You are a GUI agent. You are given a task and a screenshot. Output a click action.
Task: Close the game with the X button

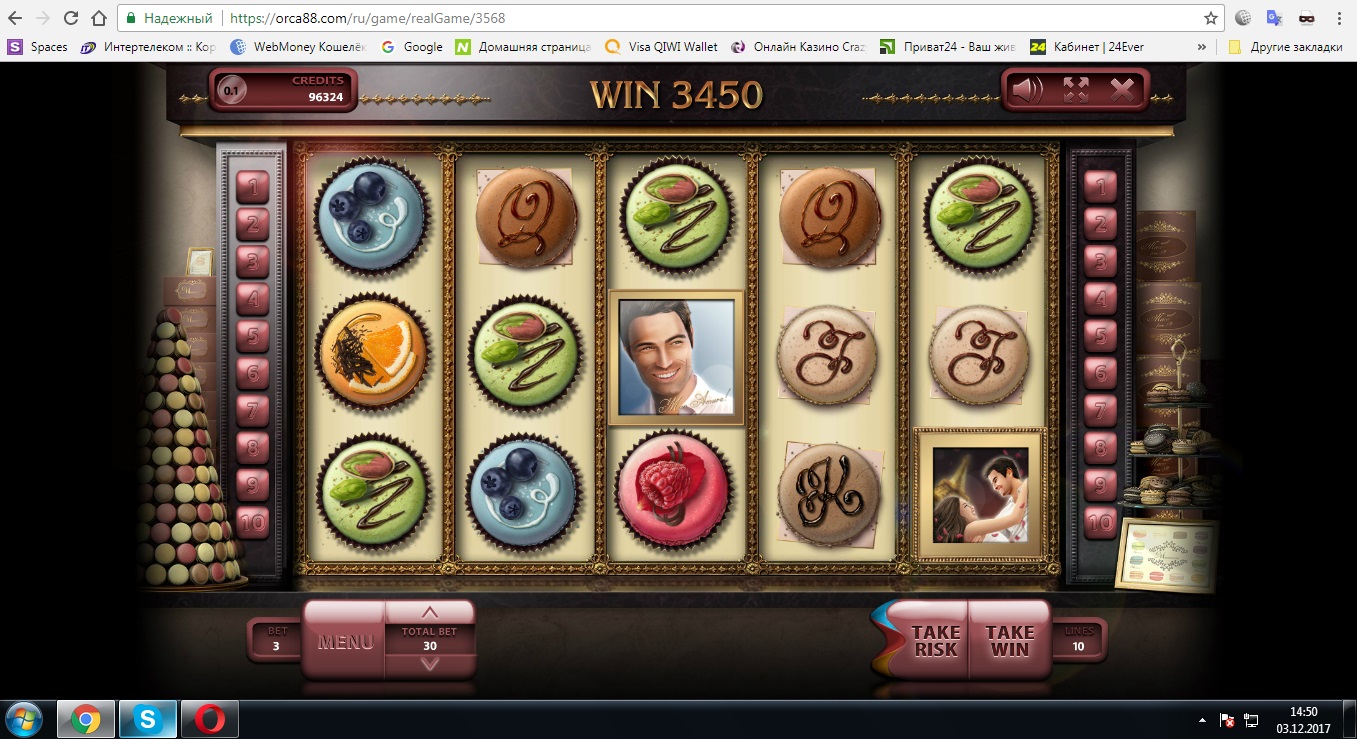1123,91
